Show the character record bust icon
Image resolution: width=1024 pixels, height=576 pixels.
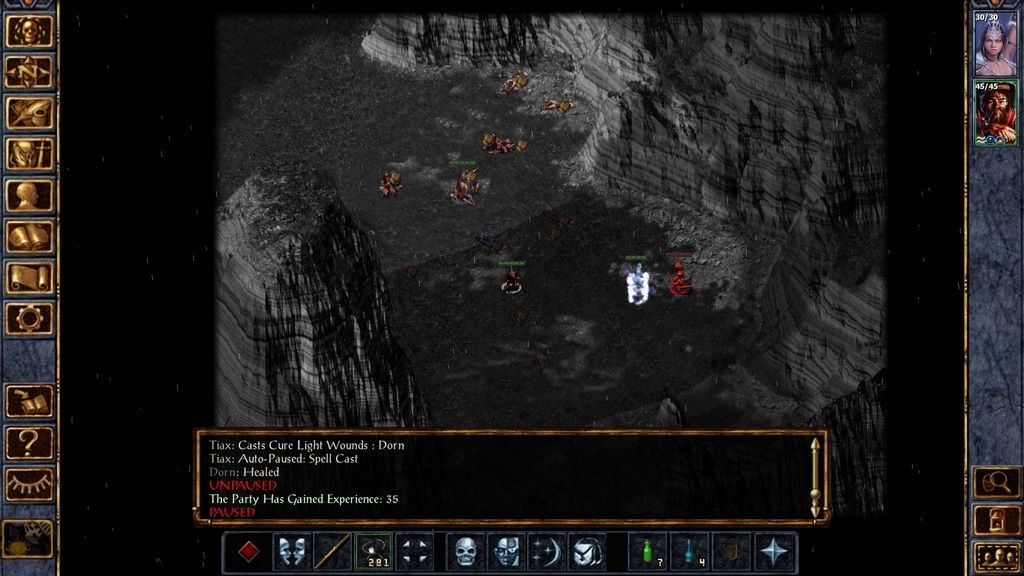(x=29, y=195)
